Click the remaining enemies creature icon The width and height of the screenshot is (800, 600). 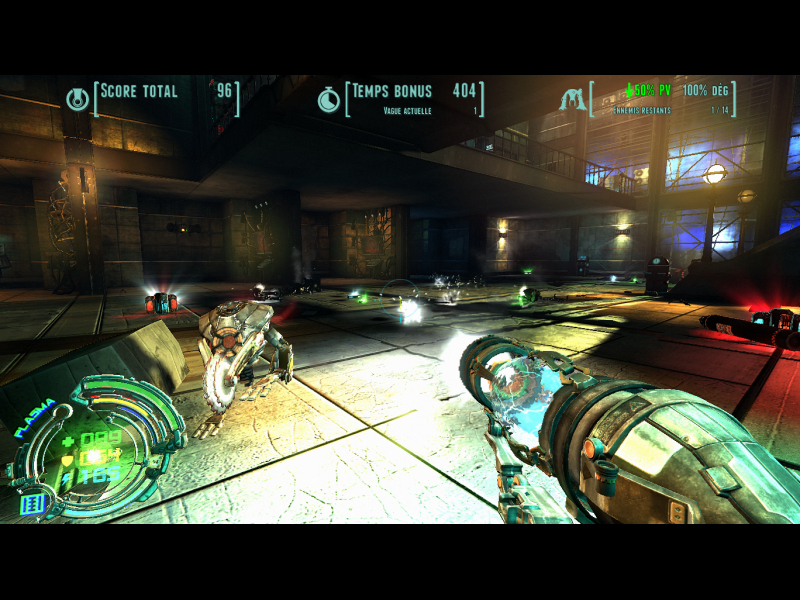573,99
